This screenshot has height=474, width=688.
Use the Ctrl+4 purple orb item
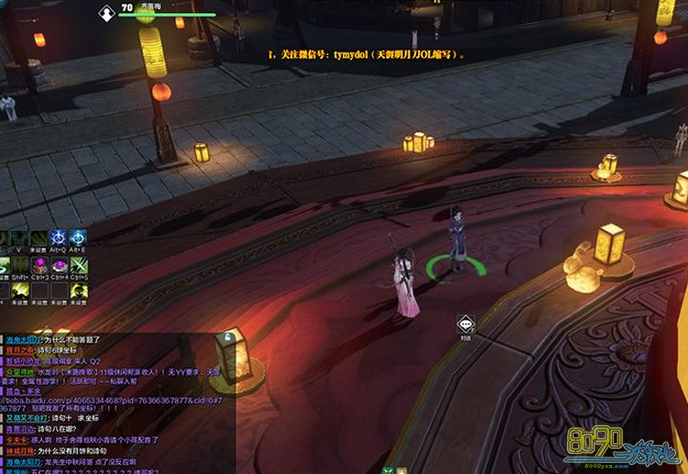pyautogui.click(x=59, y=265)
